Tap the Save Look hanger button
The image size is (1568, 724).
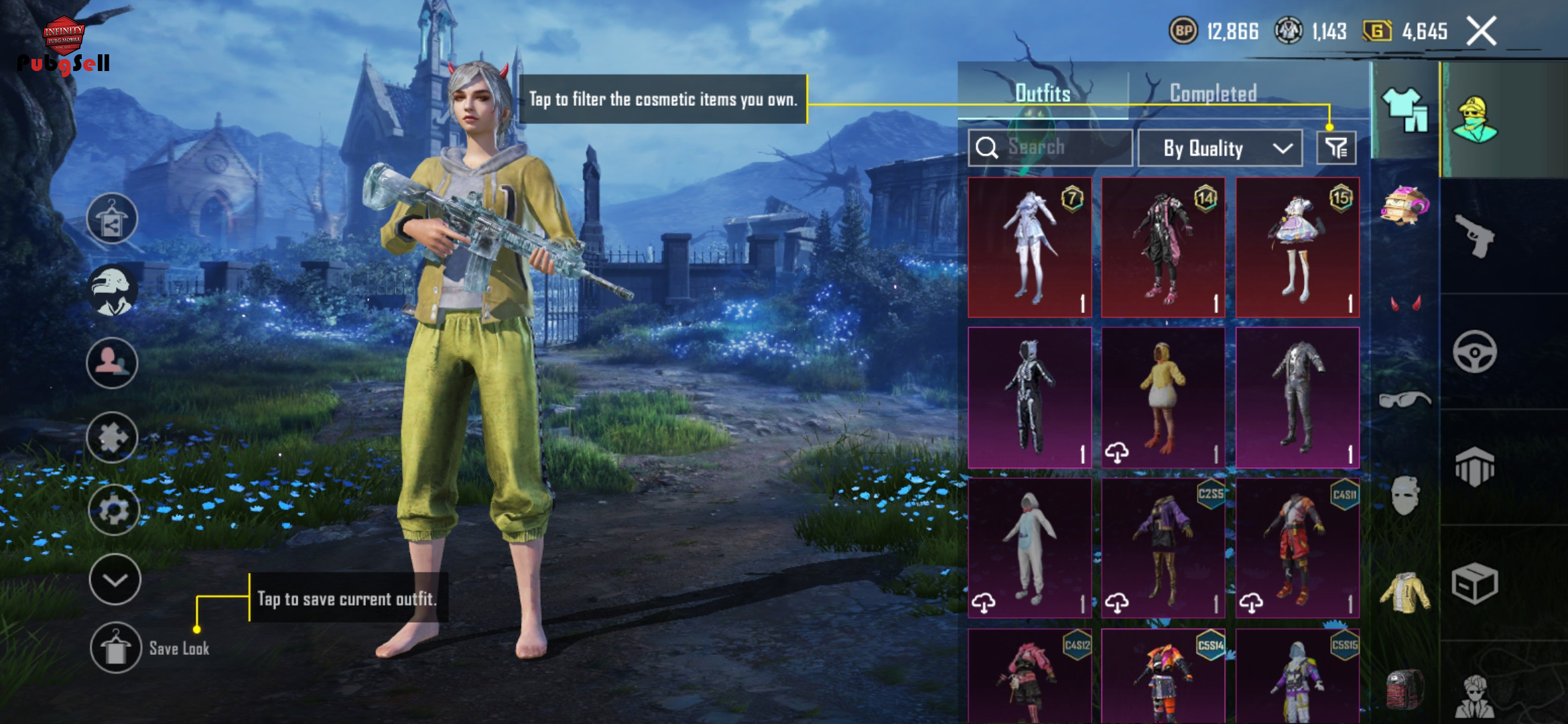click(x=115, y=648)
